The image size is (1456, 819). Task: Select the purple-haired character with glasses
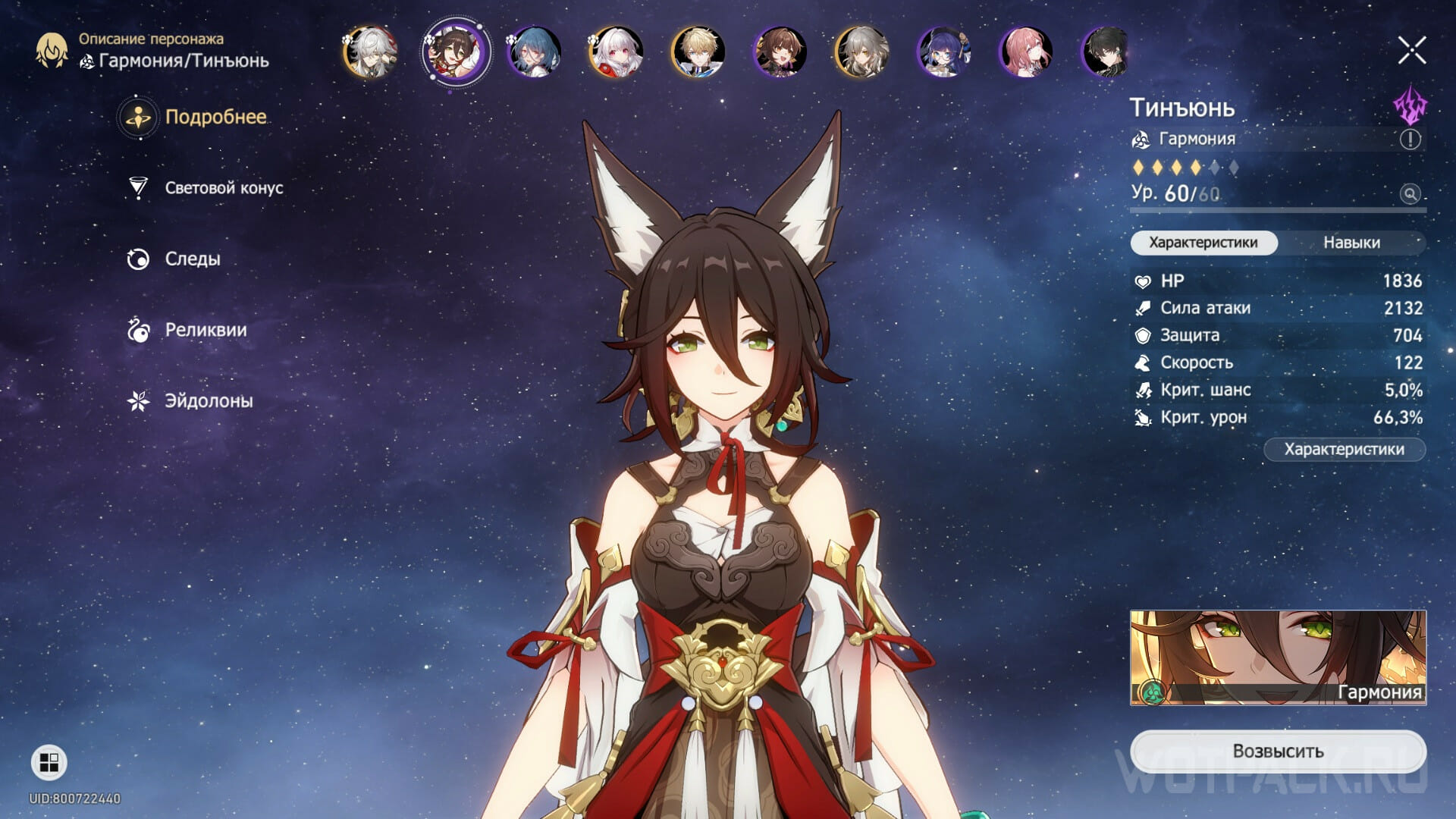click(943, 52)
